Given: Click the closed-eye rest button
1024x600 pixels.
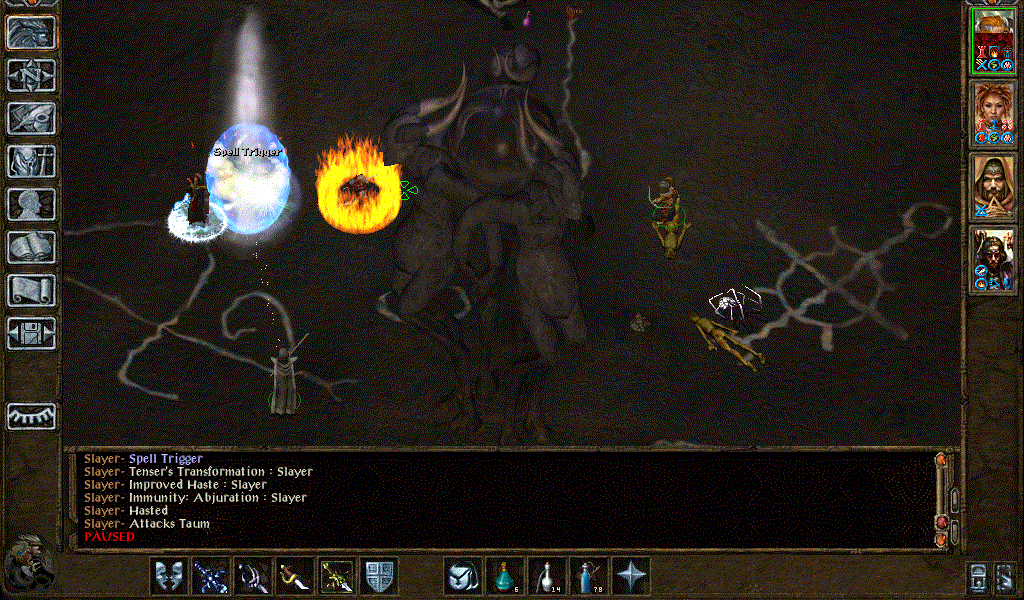Looking at the screenshot, I should coord(31,416).
